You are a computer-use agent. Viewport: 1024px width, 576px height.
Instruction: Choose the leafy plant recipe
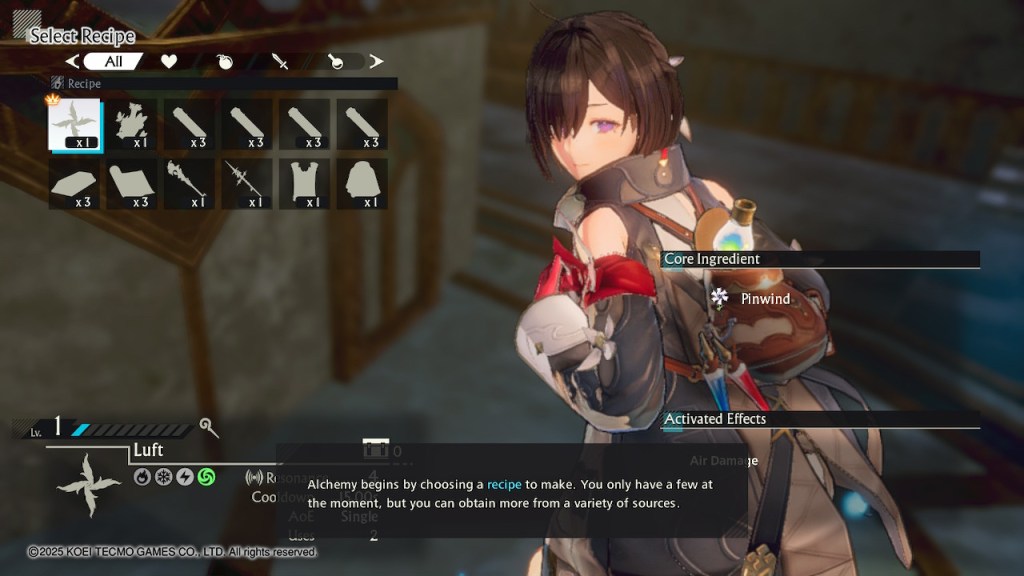point(132,124)
